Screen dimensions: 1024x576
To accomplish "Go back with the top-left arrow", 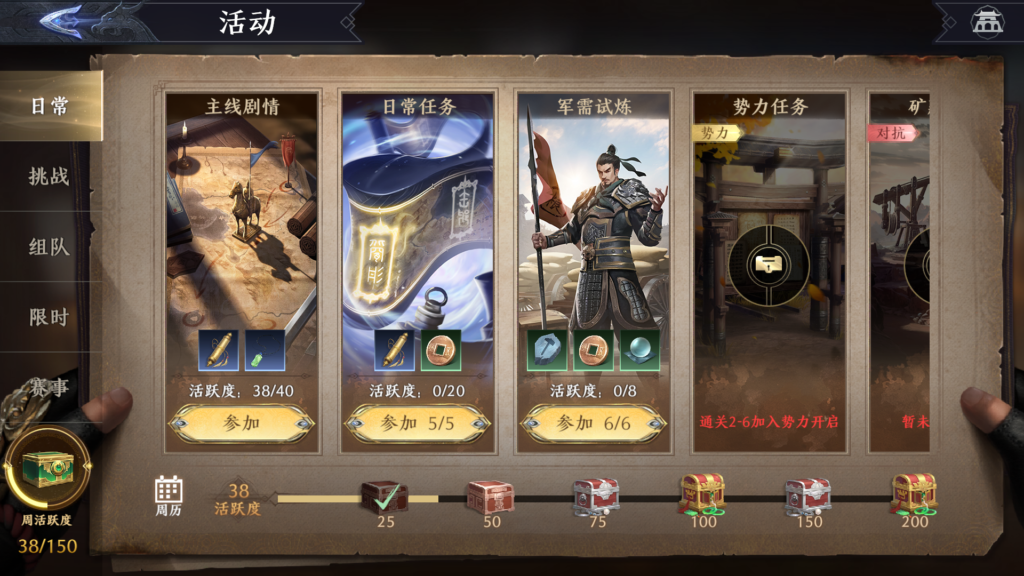I will point(62,21).
